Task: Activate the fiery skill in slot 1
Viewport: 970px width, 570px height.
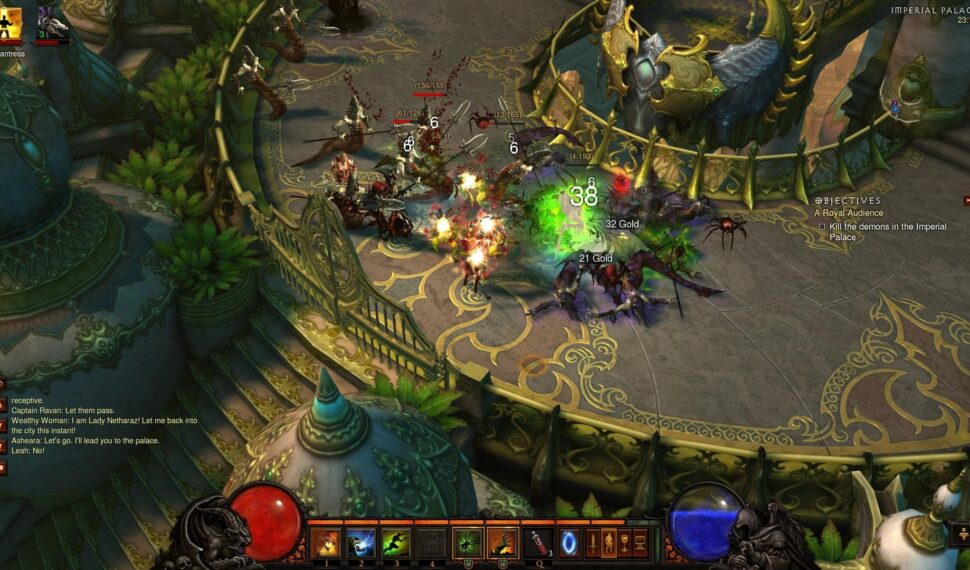Action: tap(325, 543)
